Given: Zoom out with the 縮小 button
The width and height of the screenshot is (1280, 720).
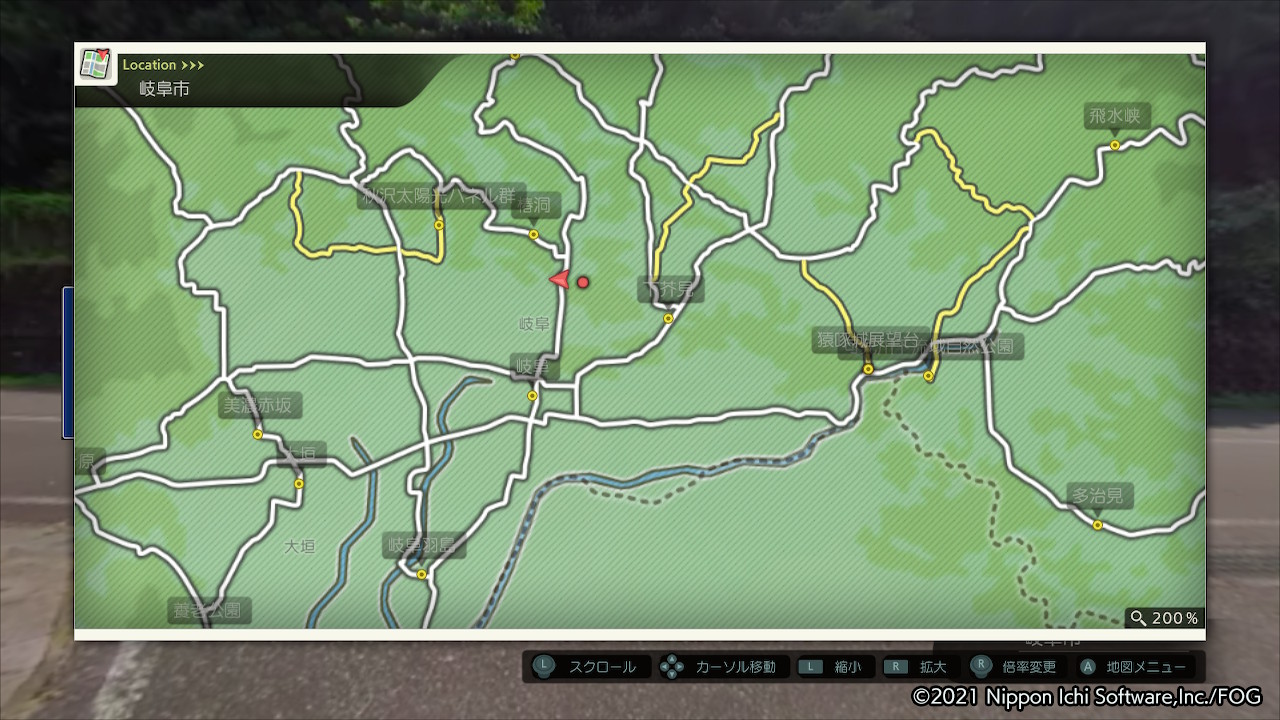Looking at the screenshot, I should [836, 667].
